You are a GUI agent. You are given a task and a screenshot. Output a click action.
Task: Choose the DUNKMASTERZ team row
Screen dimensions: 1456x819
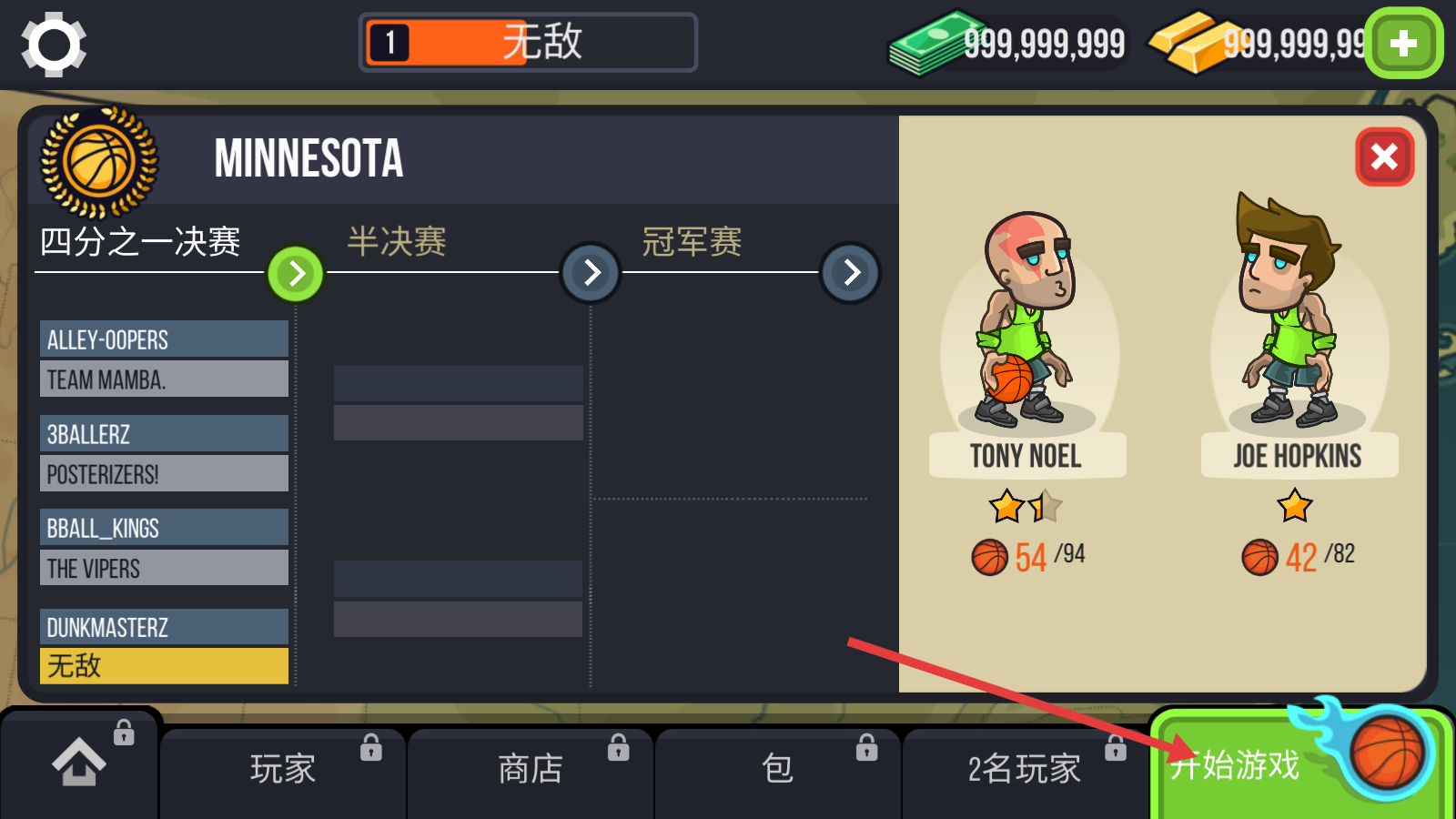pos(164,627)
